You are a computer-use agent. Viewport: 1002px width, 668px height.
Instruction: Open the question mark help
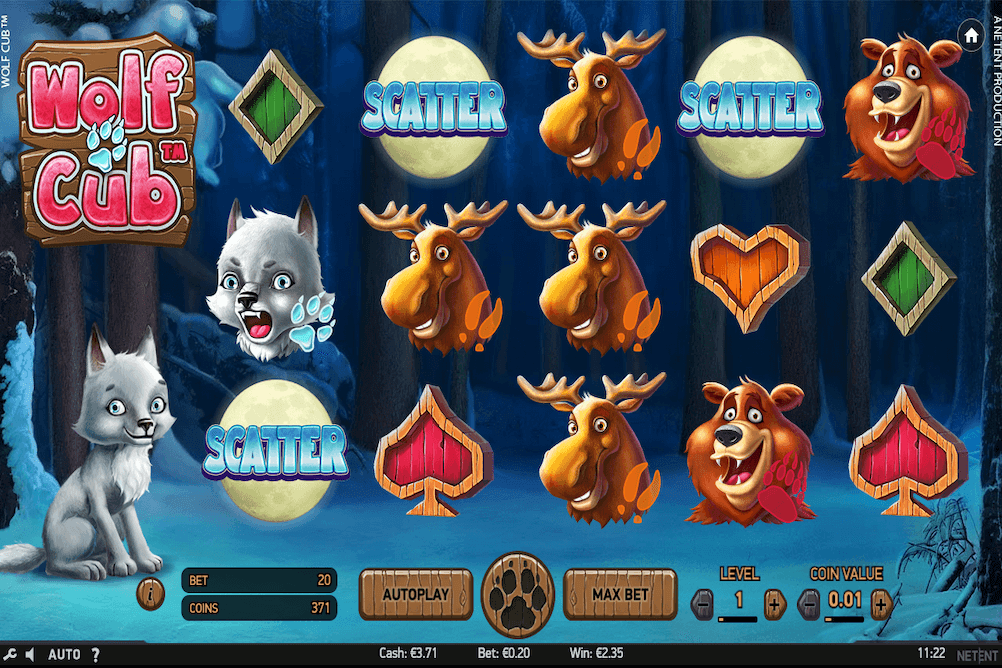[95, 655]
